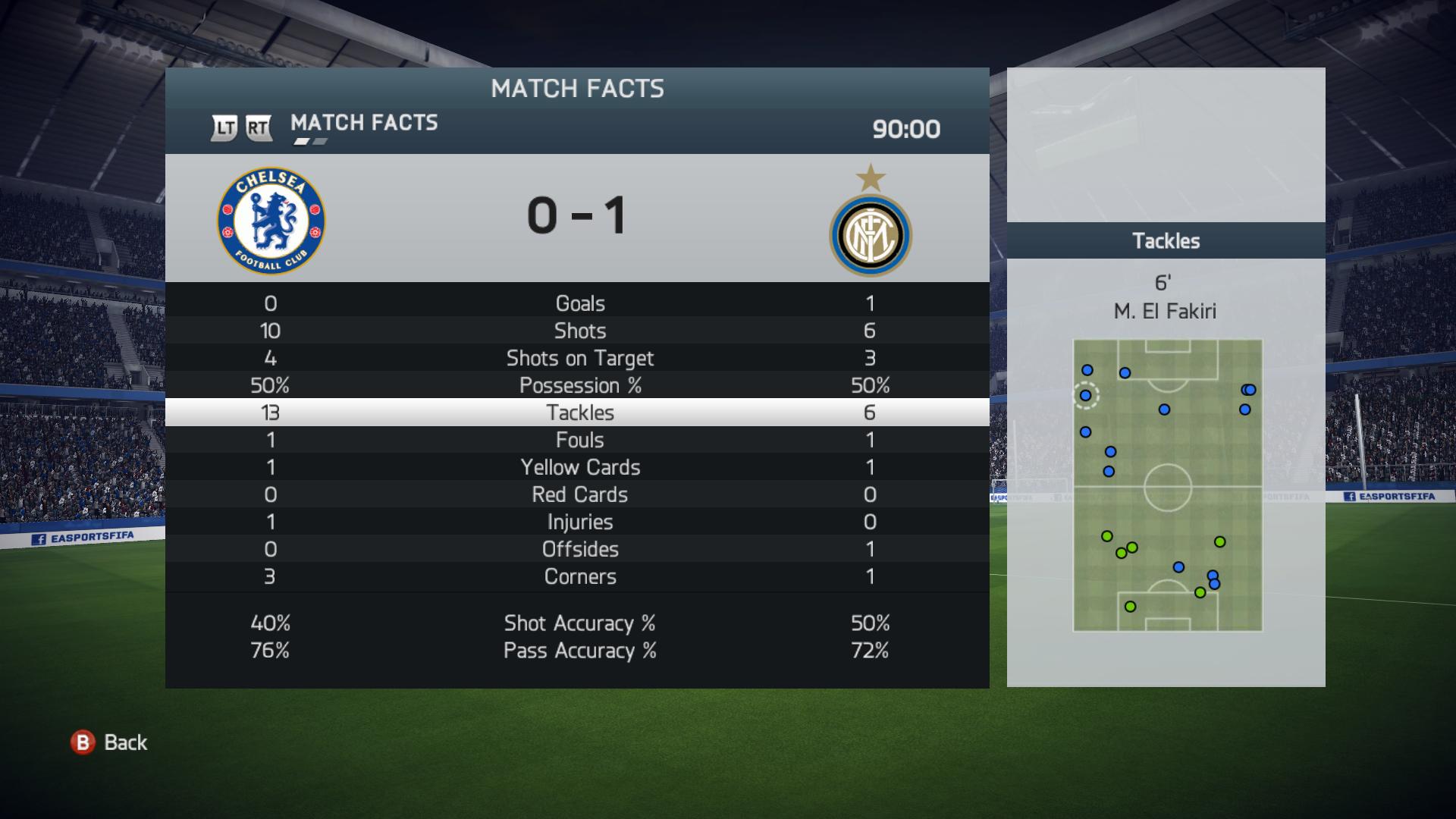Click the Back option
Screen dimensions: 1456x819
tap(110, 742)
